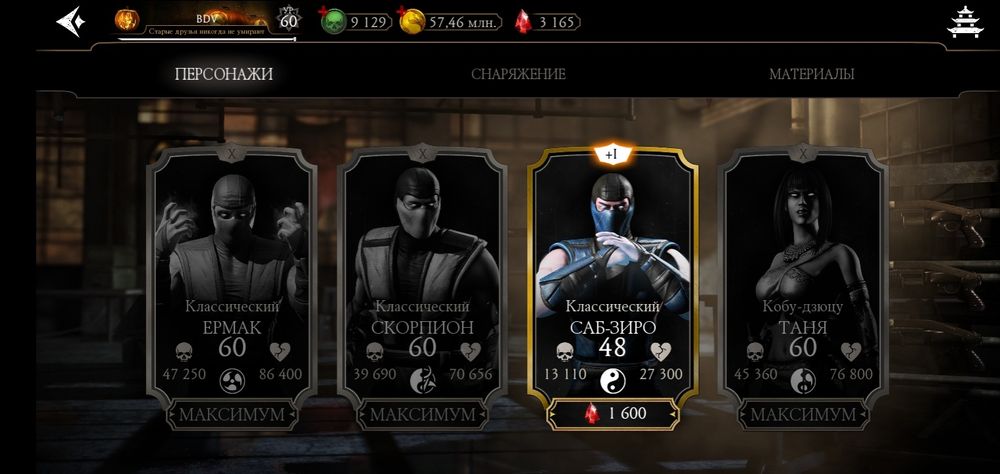Pick the Кобу-дзюцу Таня card
The image size is (1000, 474).
click(x=803, y=270)
